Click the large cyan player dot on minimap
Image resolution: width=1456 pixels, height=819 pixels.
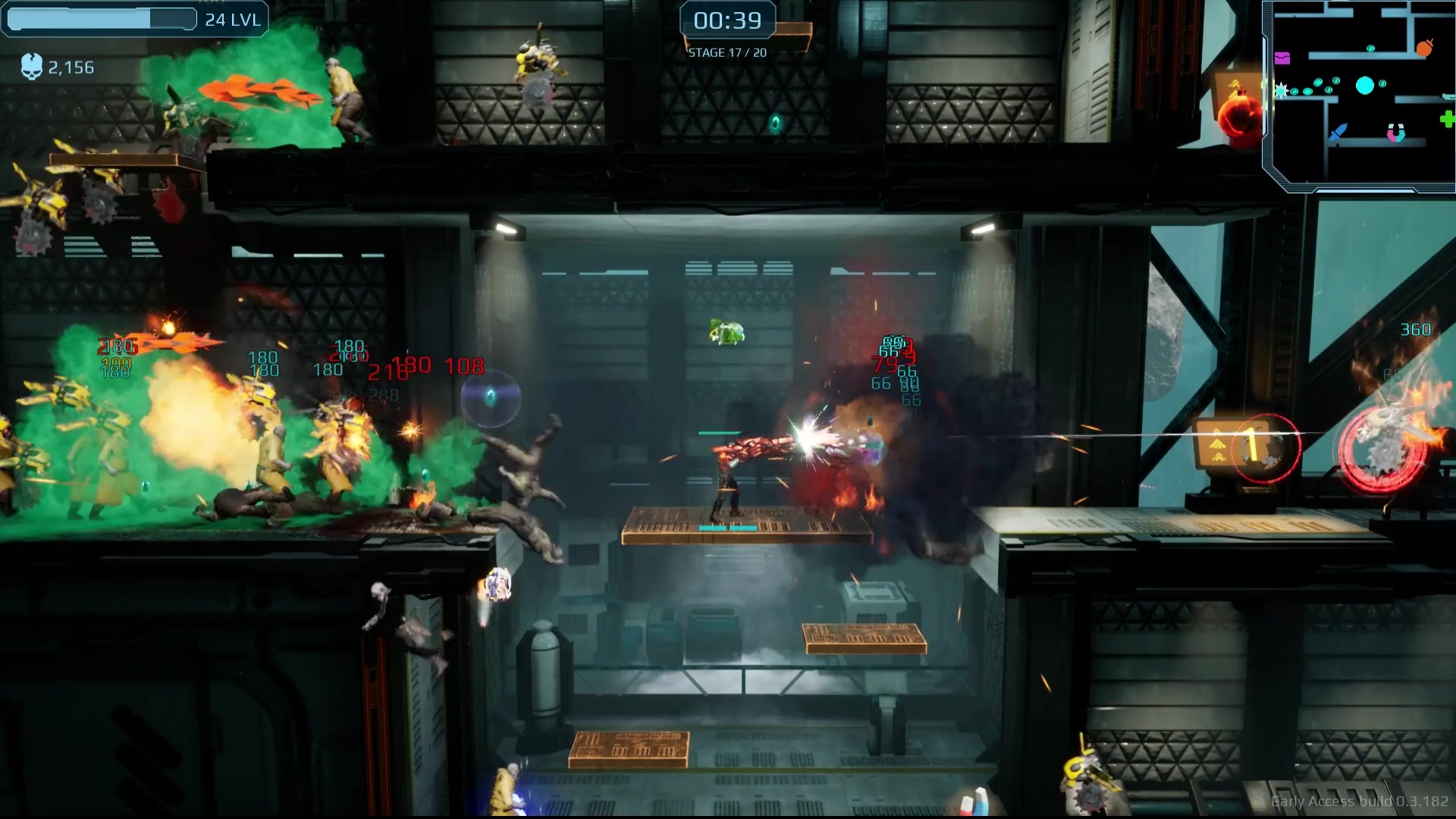click(1364, 86)
